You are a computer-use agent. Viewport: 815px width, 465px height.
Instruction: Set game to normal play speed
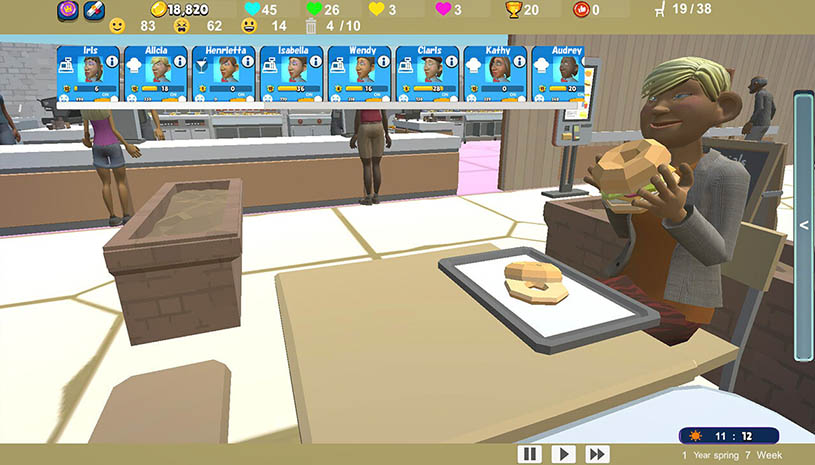click(x=563, y=454)
